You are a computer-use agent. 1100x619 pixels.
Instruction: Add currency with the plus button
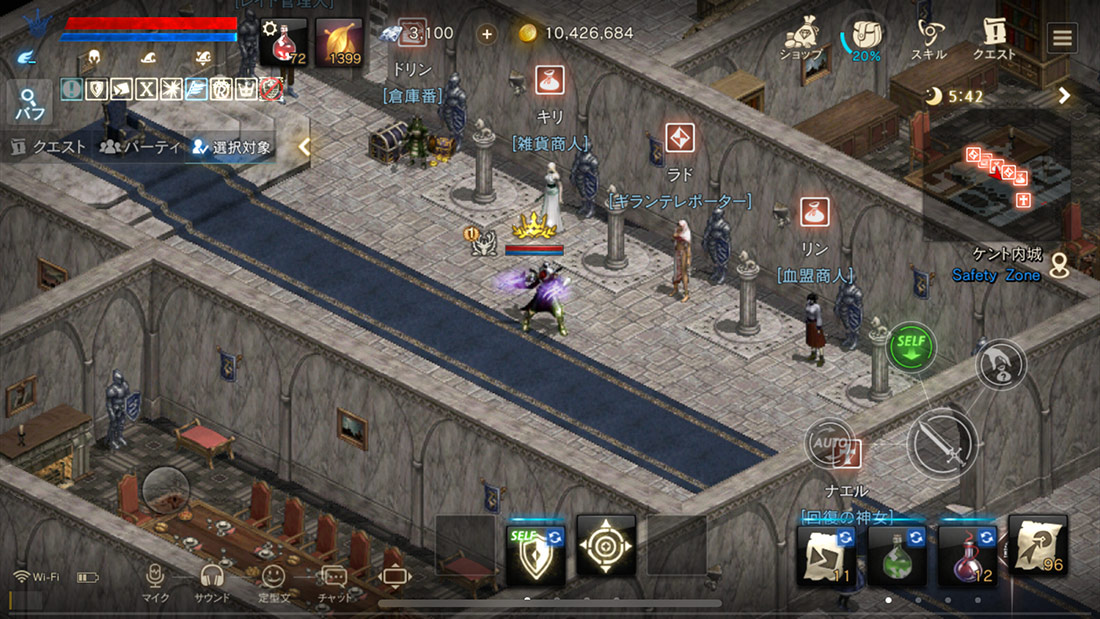pyautogui.click(x=487, y=33)
